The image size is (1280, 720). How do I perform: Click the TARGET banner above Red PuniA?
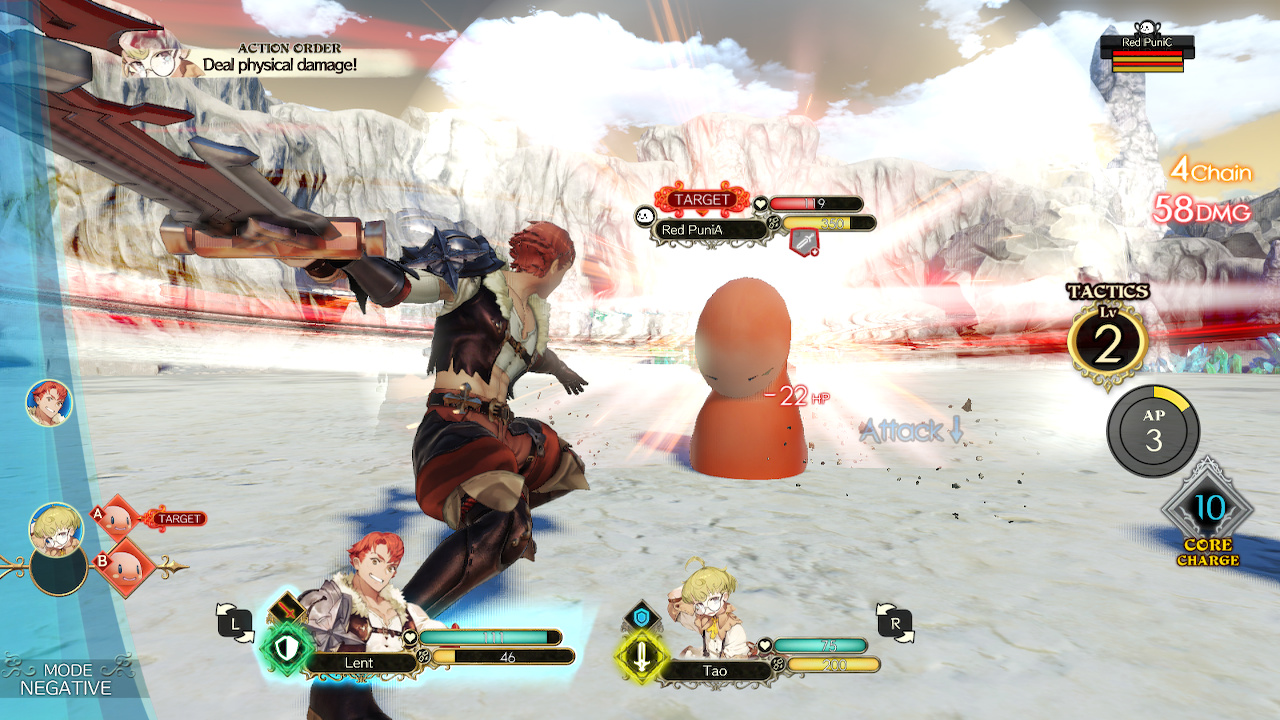701,199
